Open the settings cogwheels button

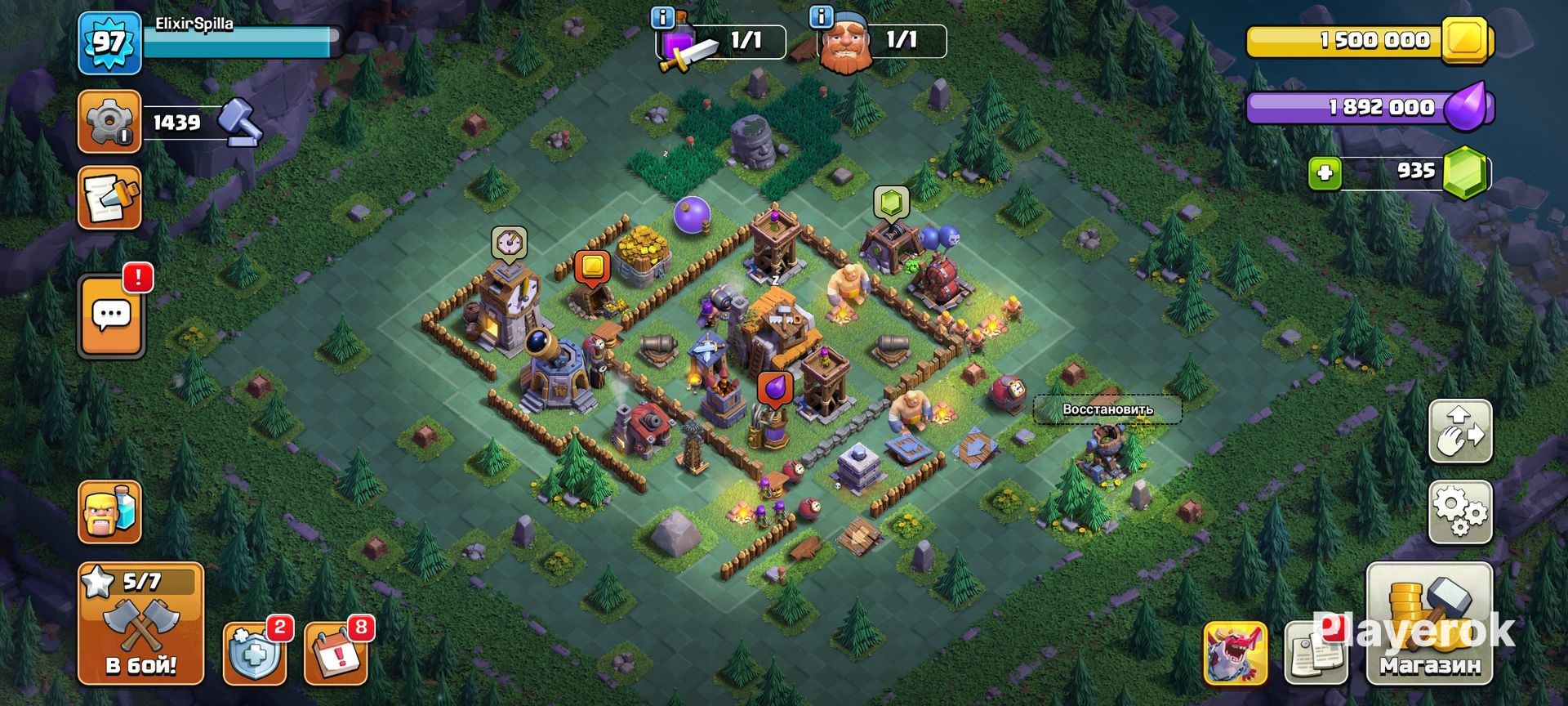tap(1460, 512)
